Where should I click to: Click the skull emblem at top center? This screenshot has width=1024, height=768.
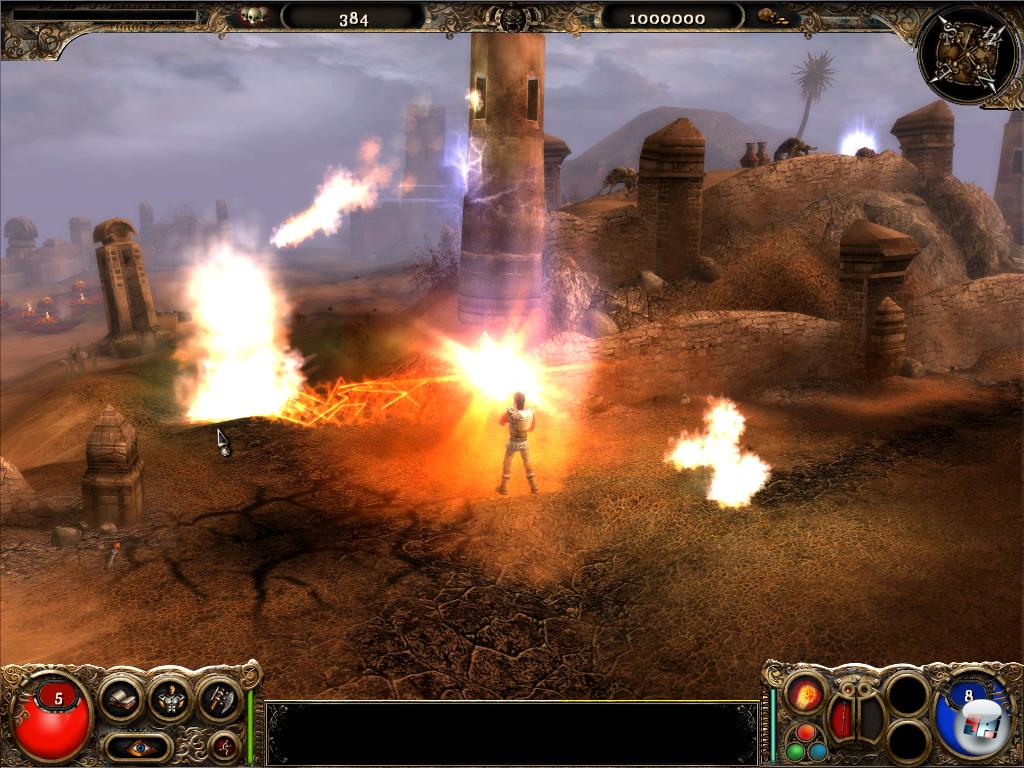tap(514, 18)
